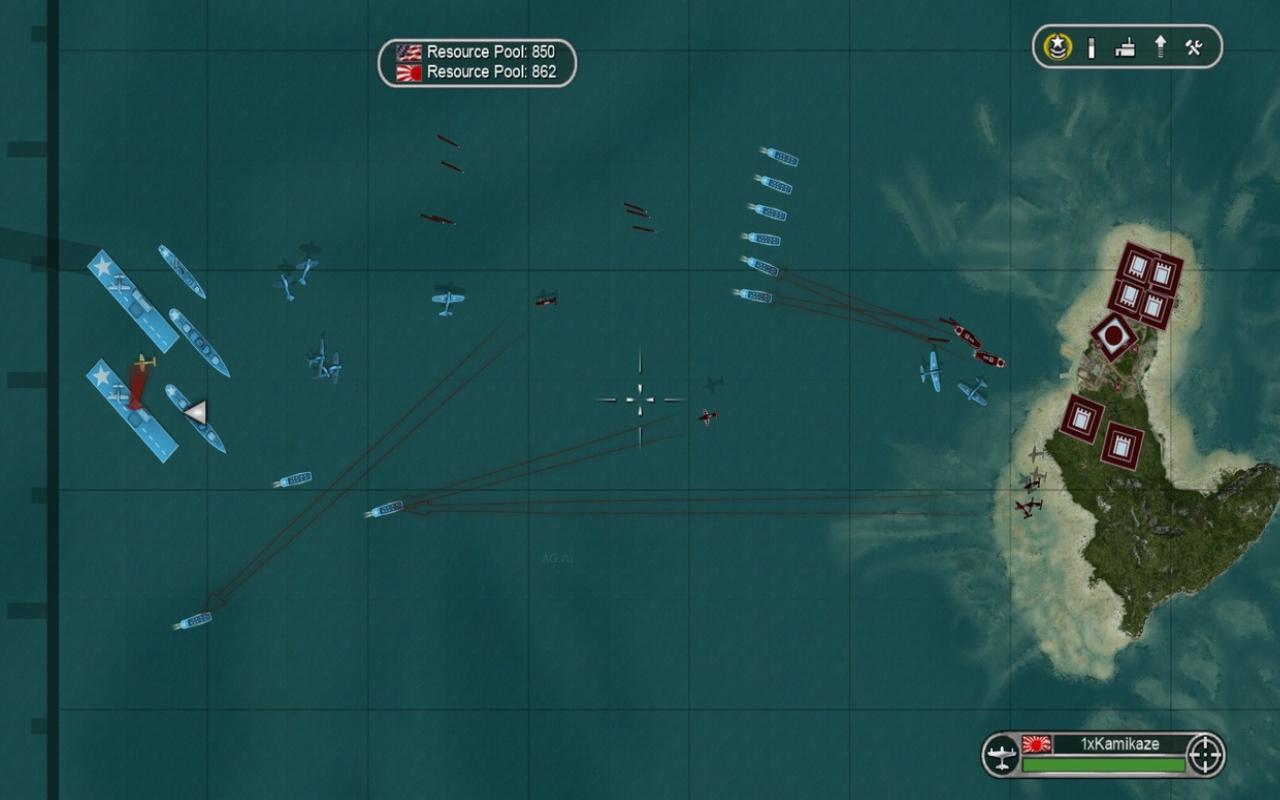
Task: Select the ammunition supply icon in top toolbar
Action: click(x=1090, y=47)
